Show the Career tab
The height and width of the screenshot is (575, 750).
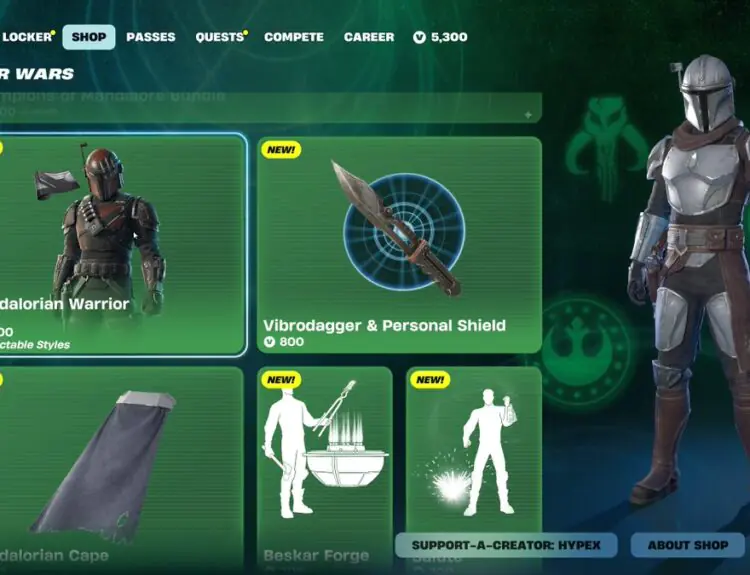[x=369, y=37]
